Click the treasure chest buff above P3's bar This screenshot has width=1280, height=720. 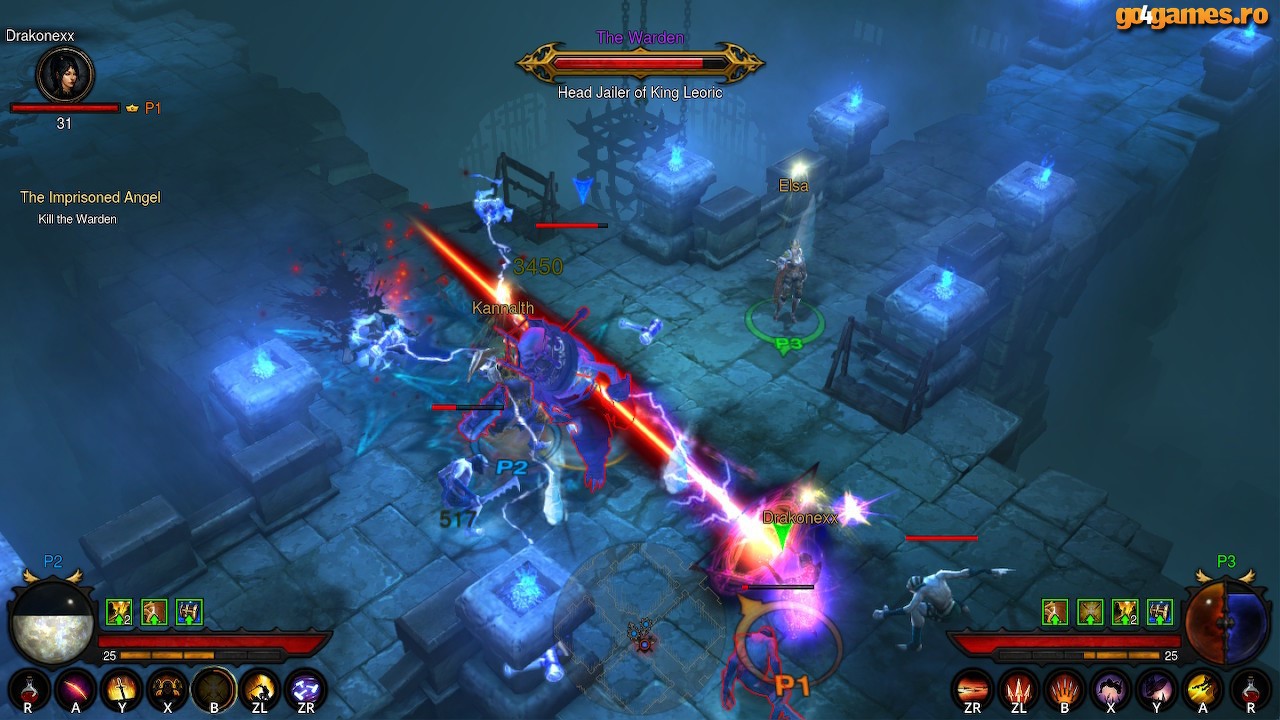click(1160, 614)
